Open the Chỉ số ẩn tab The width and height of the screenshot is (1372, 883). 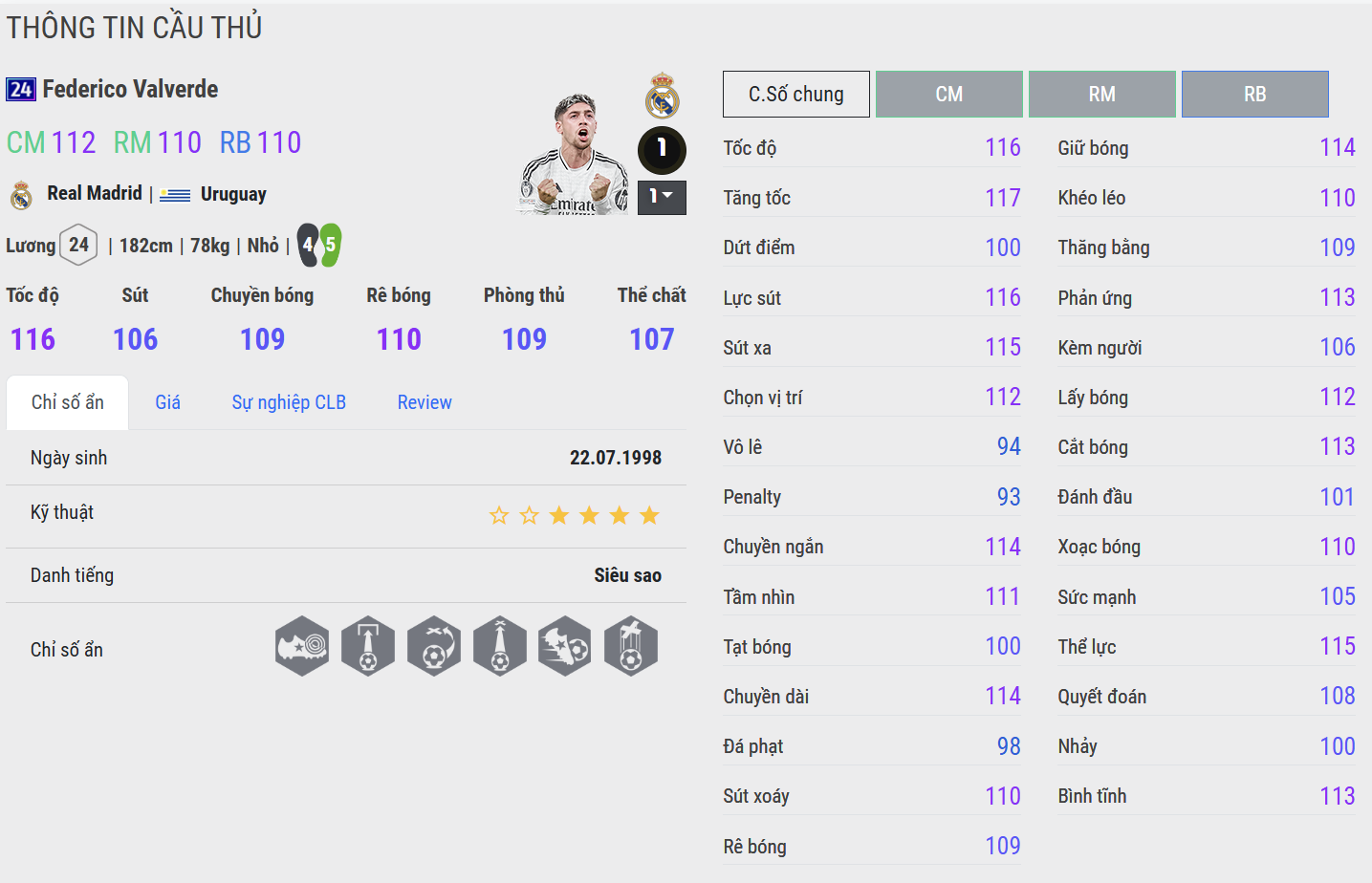click(67, 402)
